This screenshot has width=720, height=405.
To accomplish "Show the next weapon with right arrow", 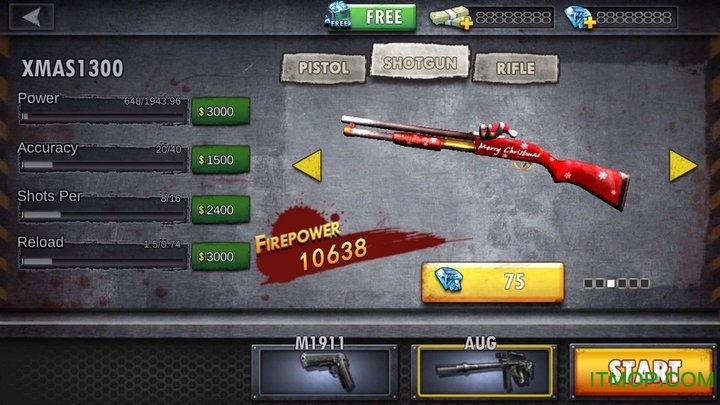I will (x=683, y=165).
